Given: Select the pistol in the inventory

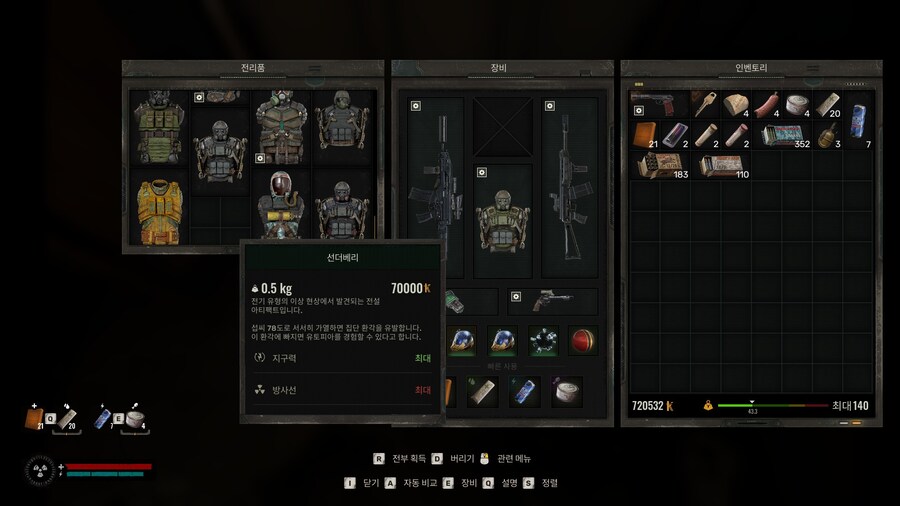Looking at the screenshot, I should (x=657, y=104).
